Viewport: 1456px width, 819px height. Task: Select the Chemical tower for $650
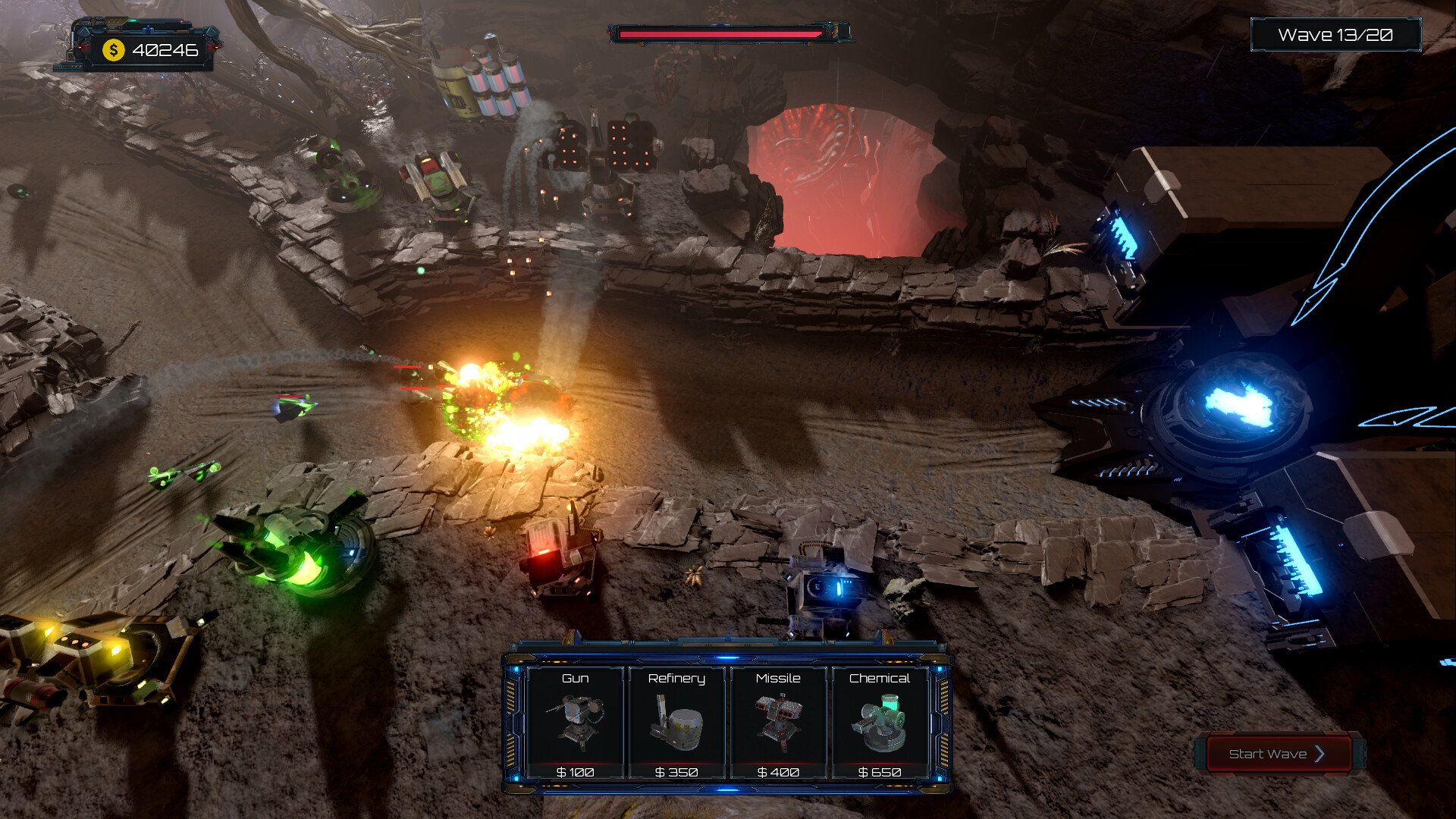(880, 723)
